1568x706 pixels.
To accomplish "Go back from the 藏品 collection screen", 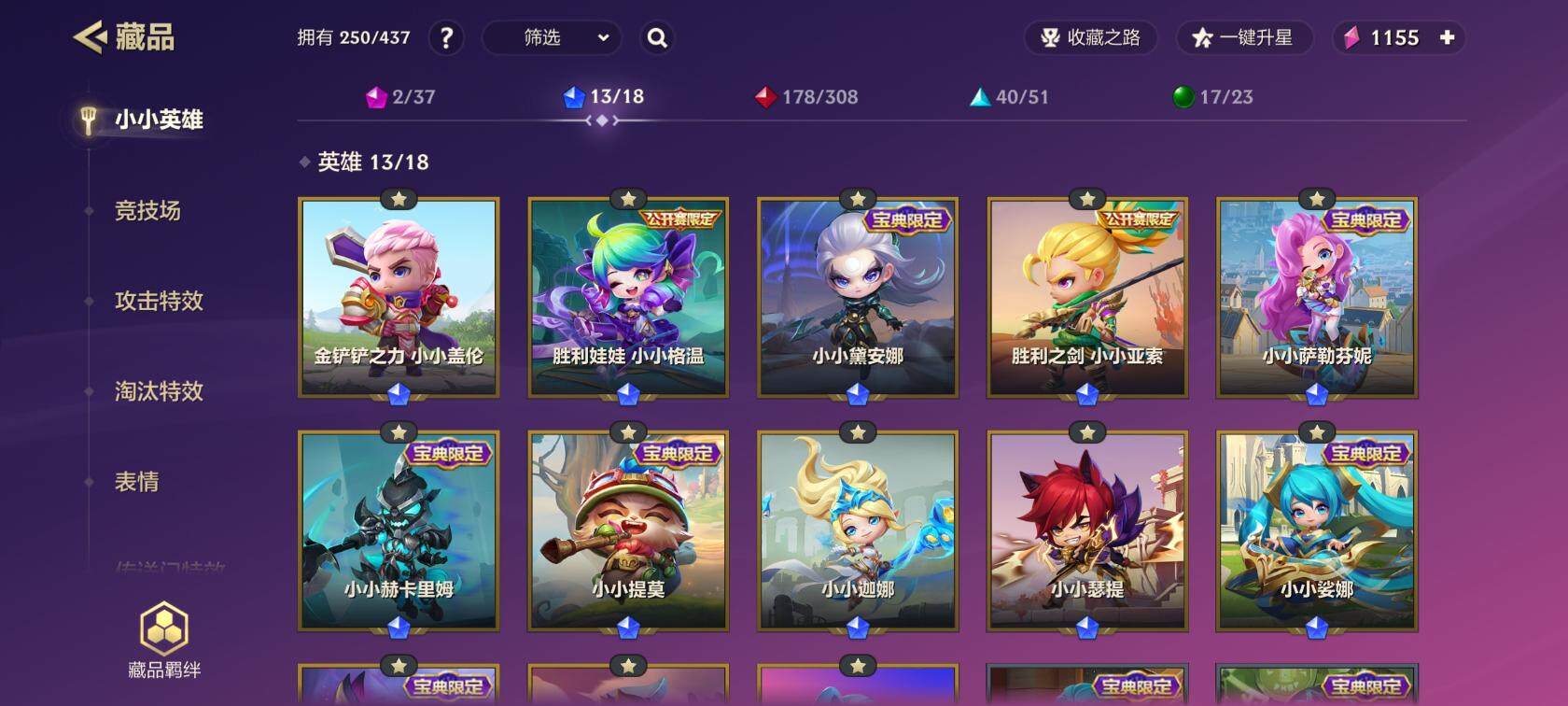I will pos(91,37).
